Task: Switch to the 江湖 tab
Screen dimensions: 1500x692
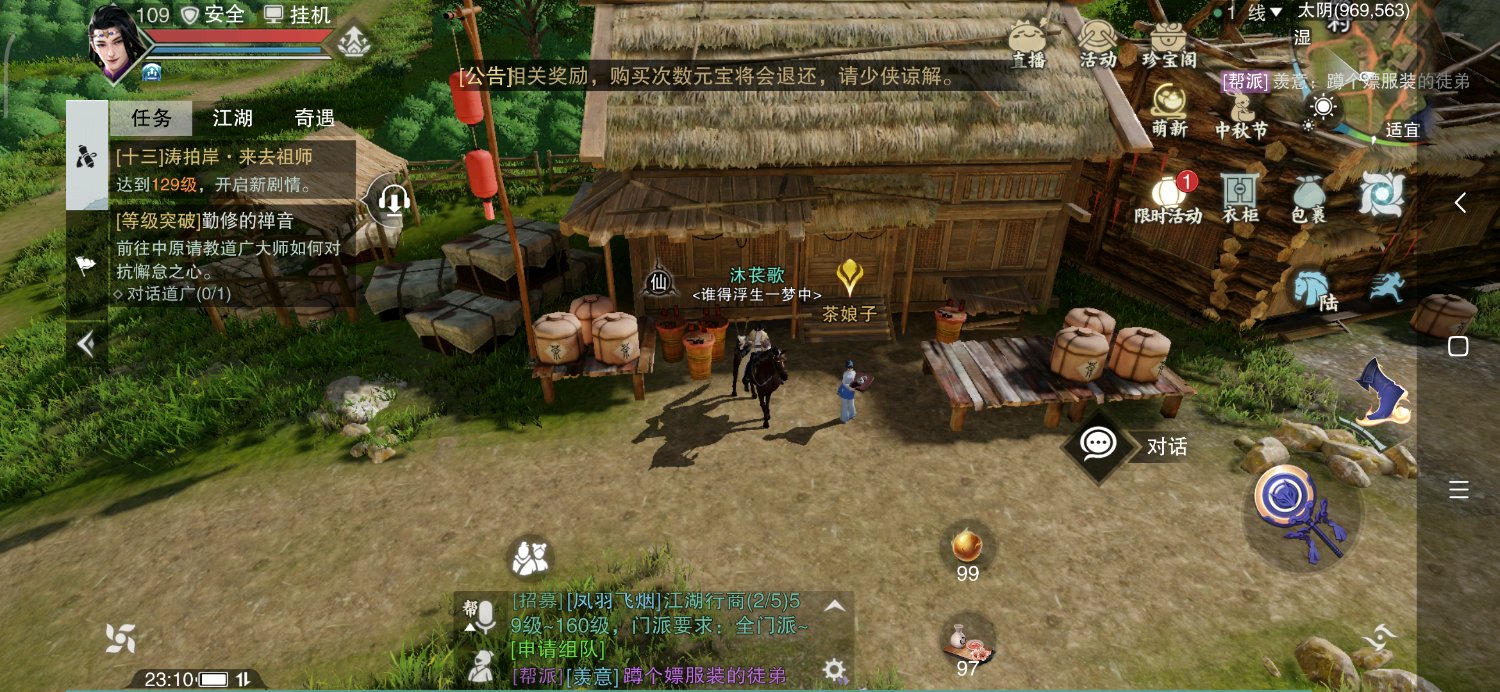Action: [232, 118]
